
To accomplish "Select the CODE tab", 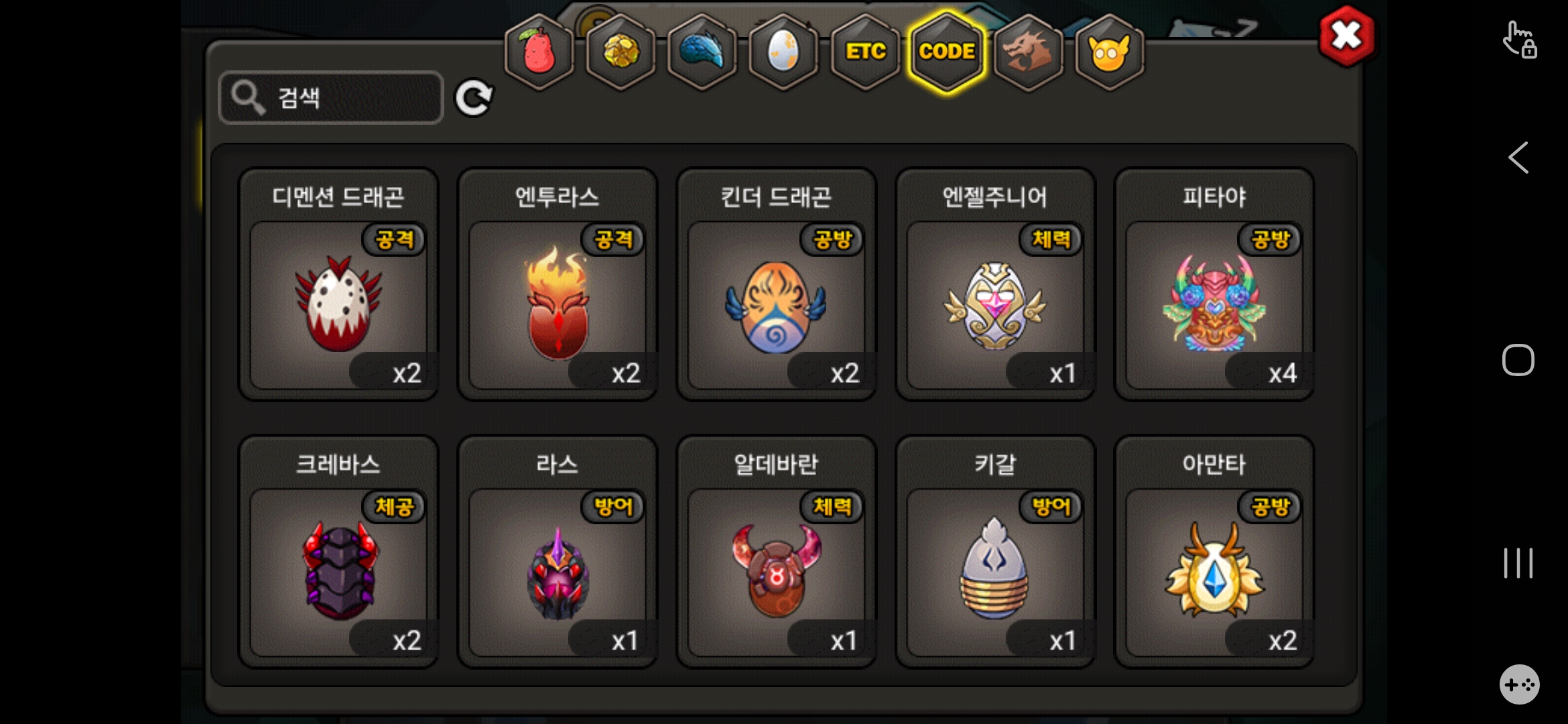I will click(947, 52).
